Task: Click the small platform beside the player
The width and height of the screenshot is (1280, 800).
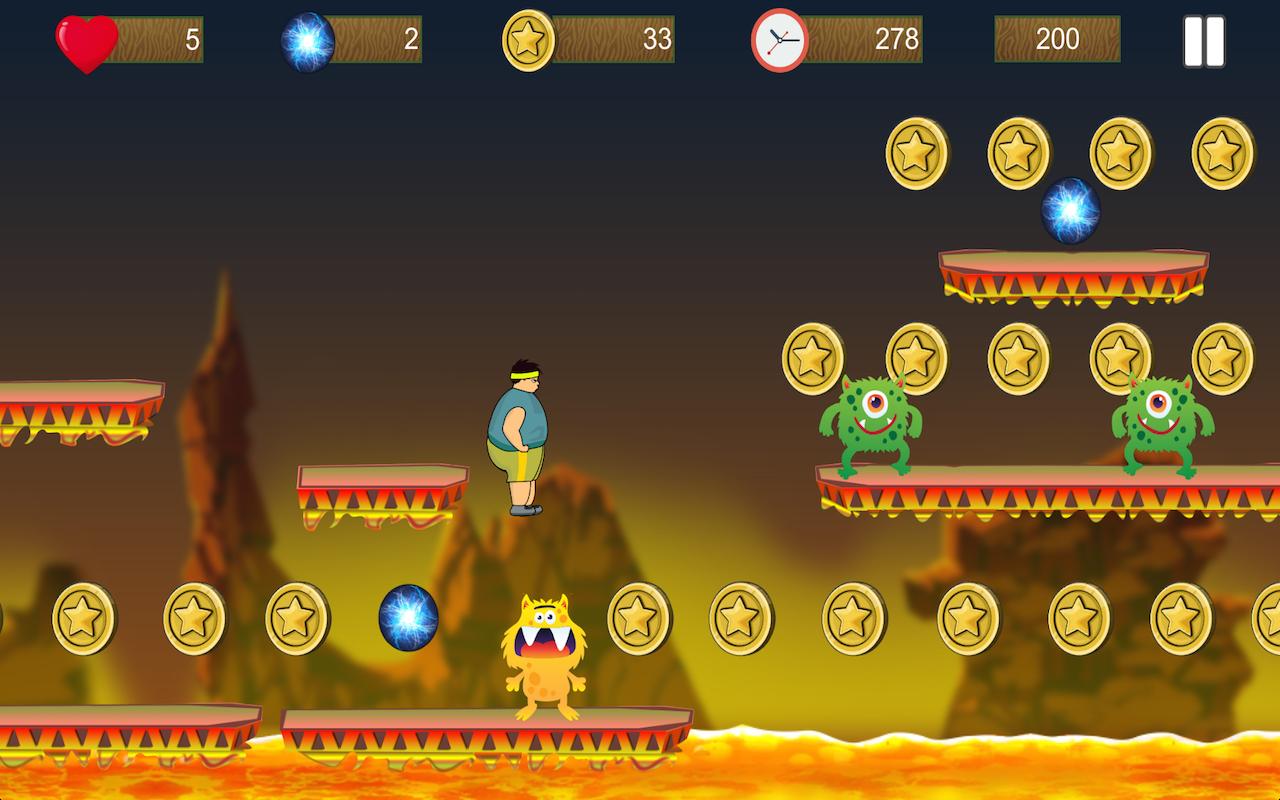Action: pos(383,490)
